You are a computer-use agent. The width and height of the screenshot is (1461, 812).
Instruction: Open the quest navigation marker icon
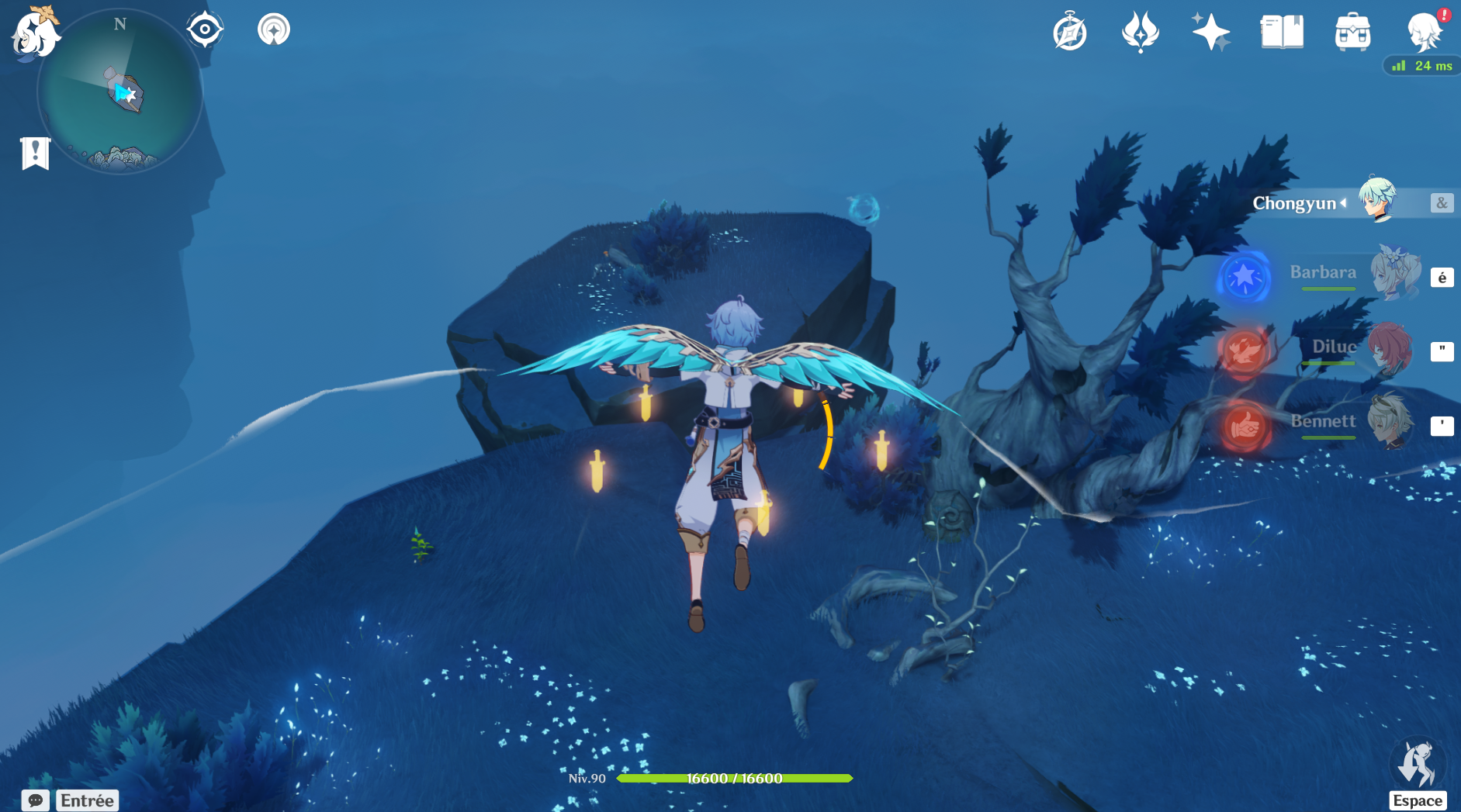pos(273,30)
